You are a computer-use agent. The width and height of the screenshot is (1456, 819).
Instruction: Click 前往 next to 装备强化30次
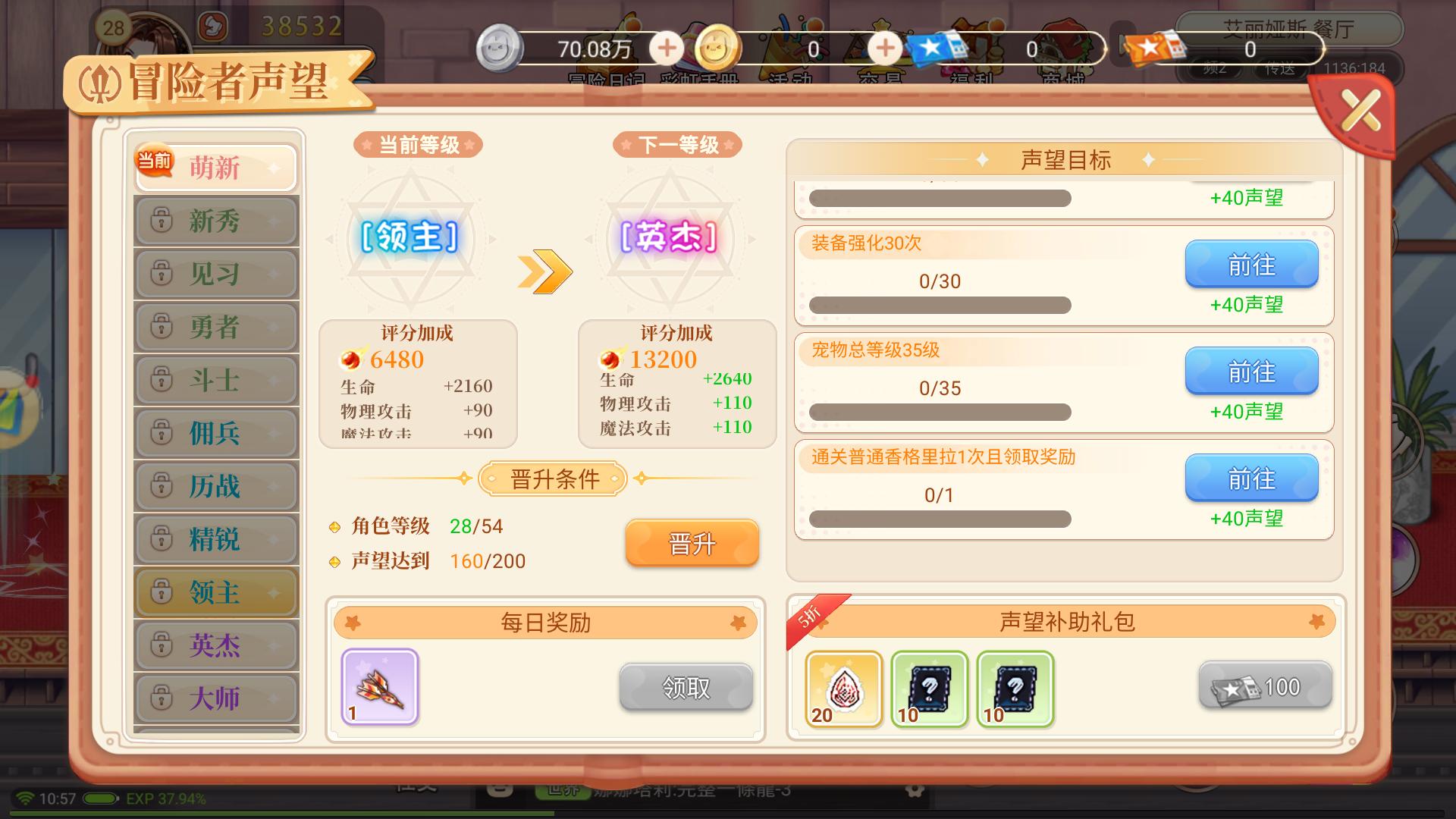1251,265
